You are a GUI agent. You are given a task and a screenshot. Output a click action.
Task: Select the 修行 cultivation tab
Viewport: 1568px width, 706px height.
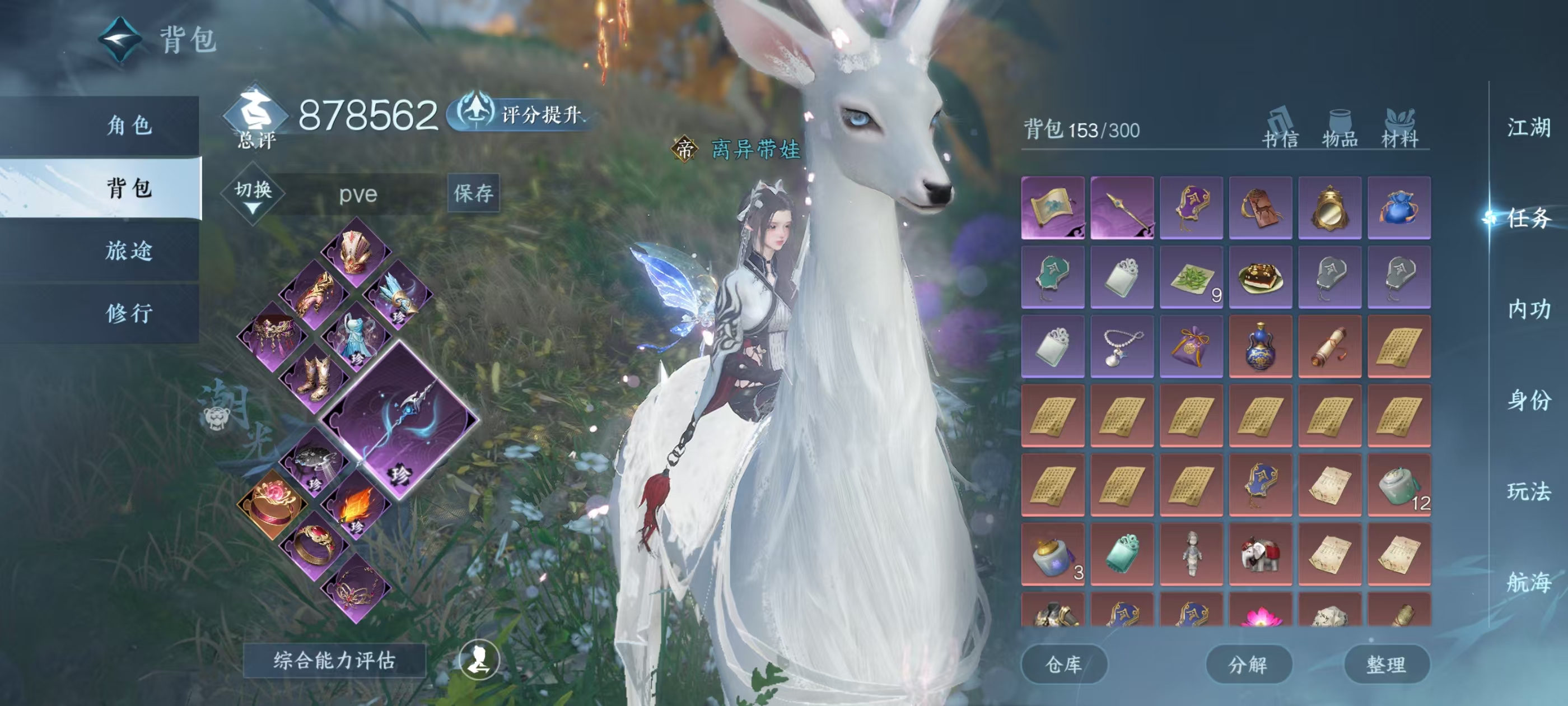128,314
